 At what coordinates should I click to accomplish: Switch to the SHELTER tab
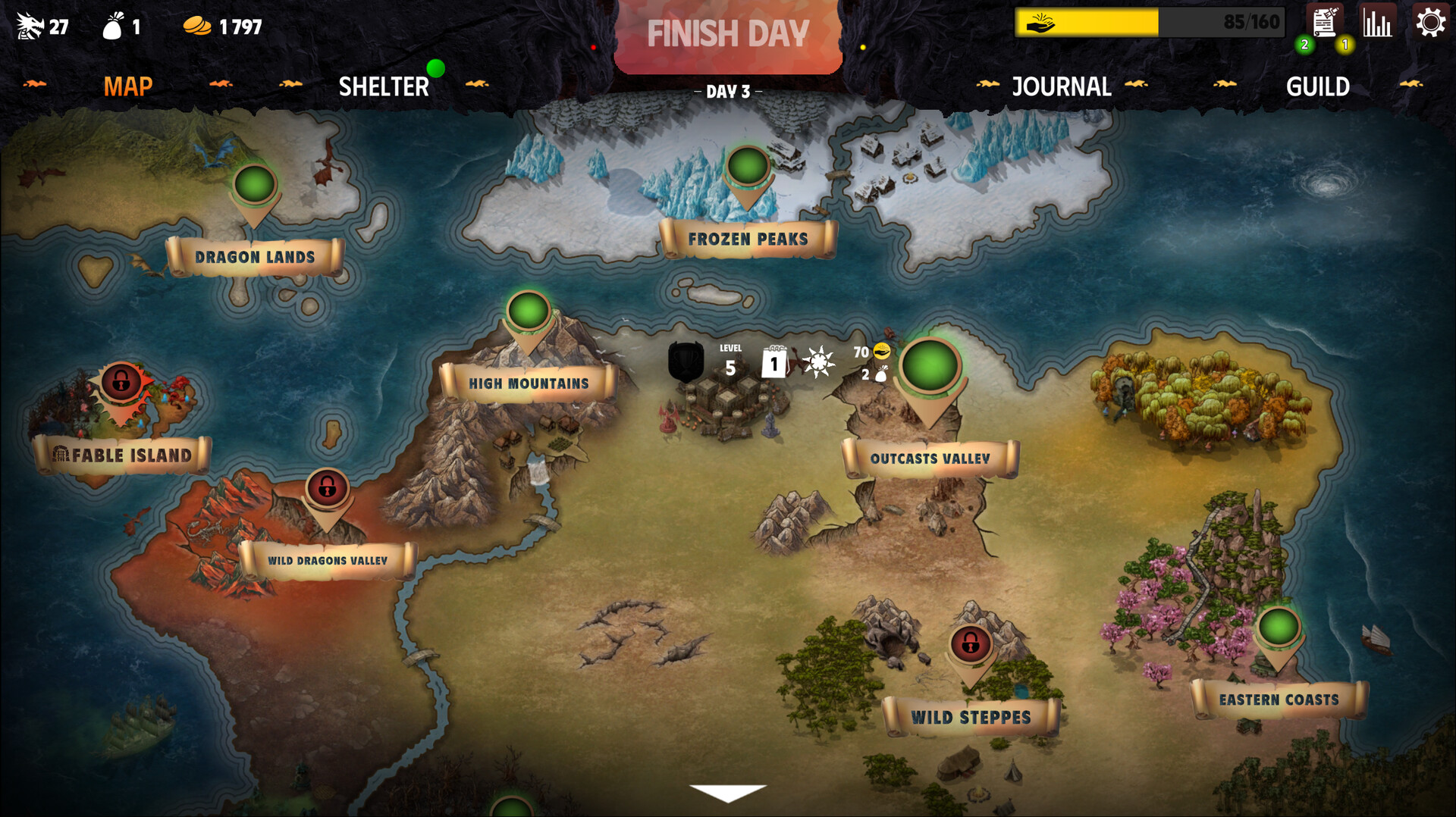[384, 86]
